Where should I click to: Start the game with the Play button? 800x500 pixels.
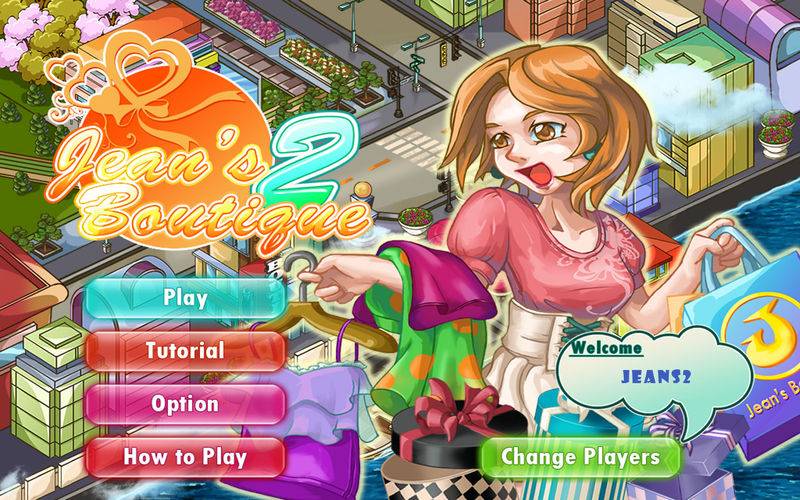click(x=185, y=297)
